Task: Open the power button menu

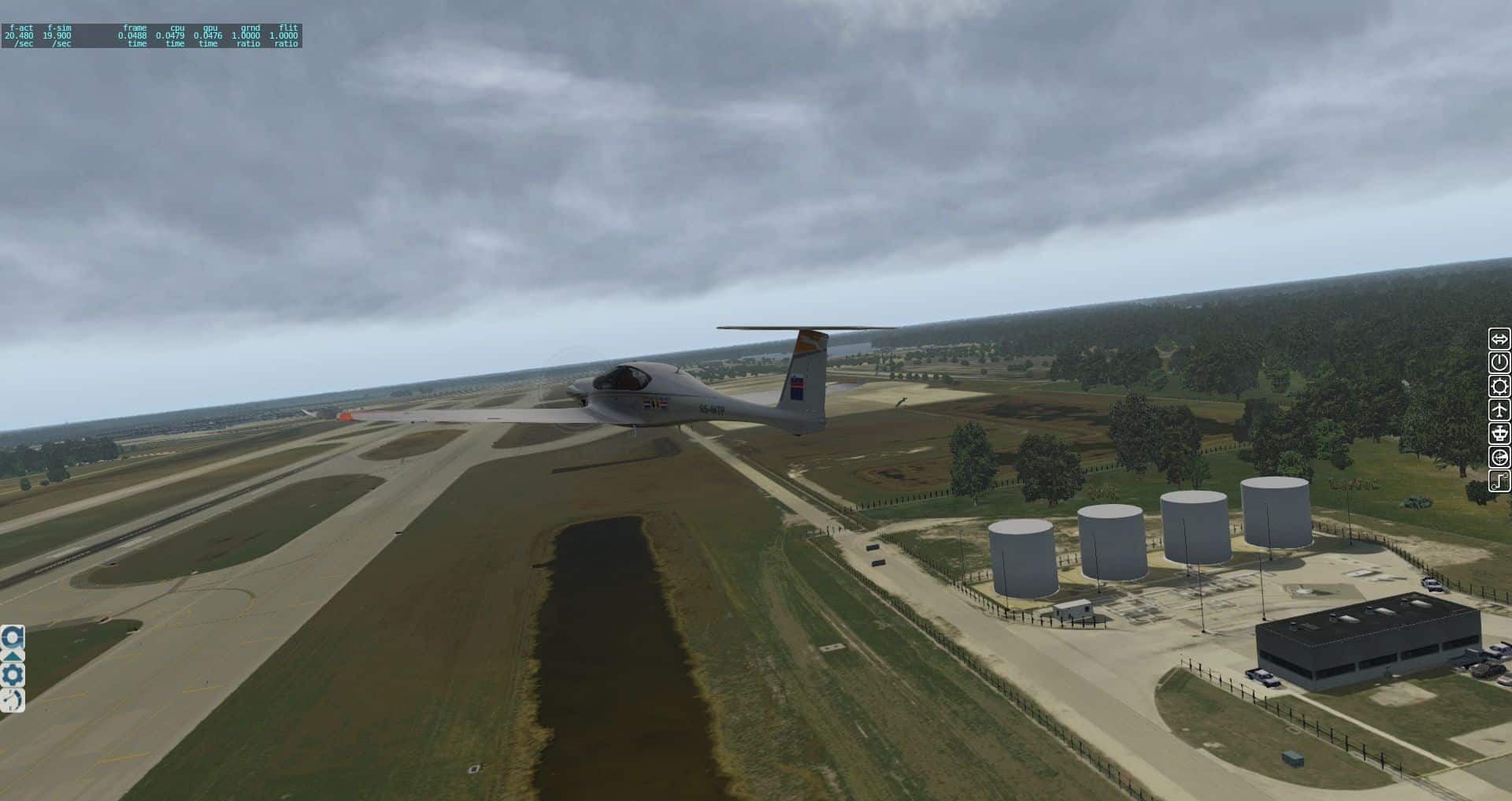Action: pos(1499,362)
